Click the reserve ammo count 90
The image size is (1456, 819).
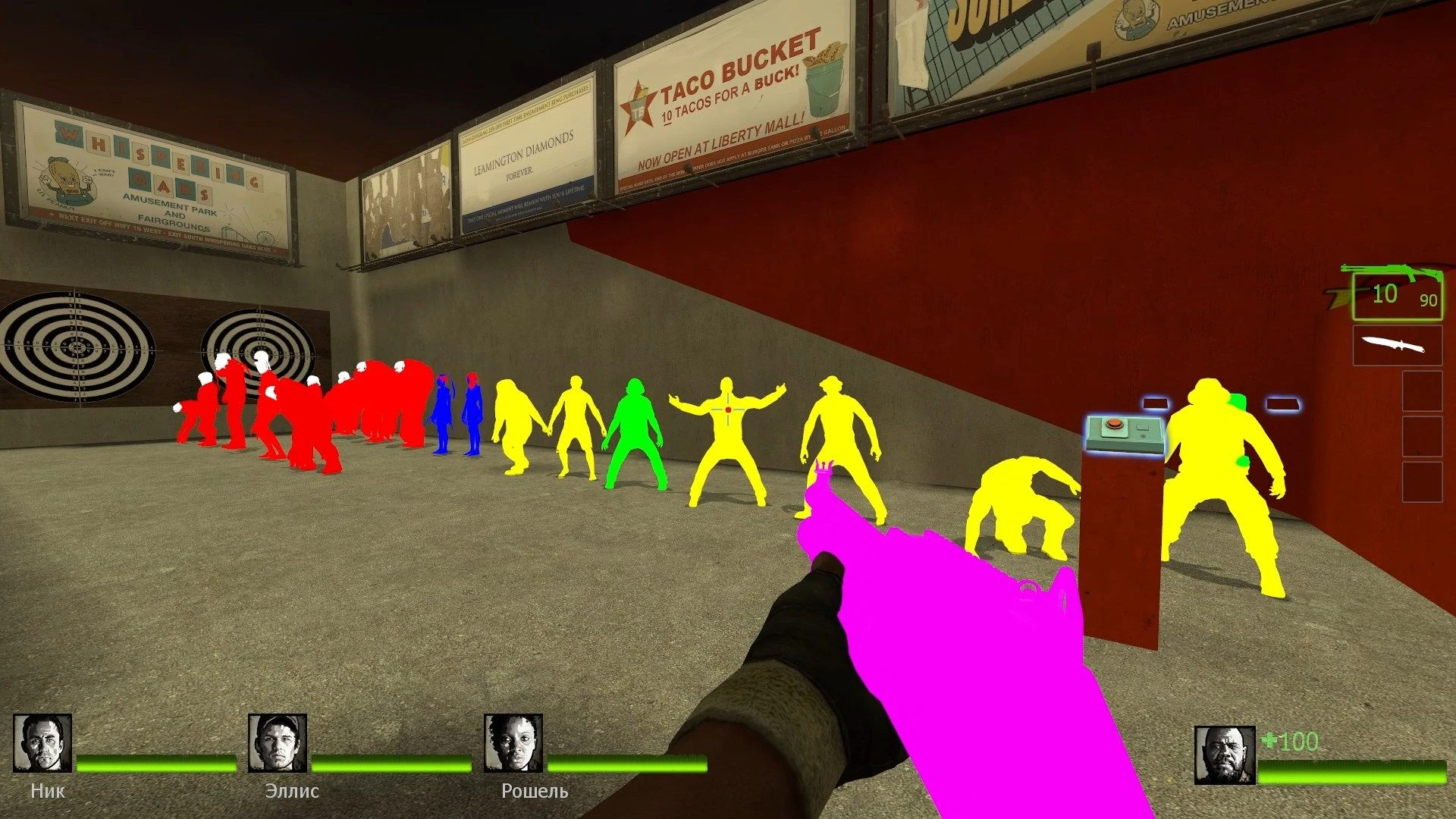(1430, 302)
